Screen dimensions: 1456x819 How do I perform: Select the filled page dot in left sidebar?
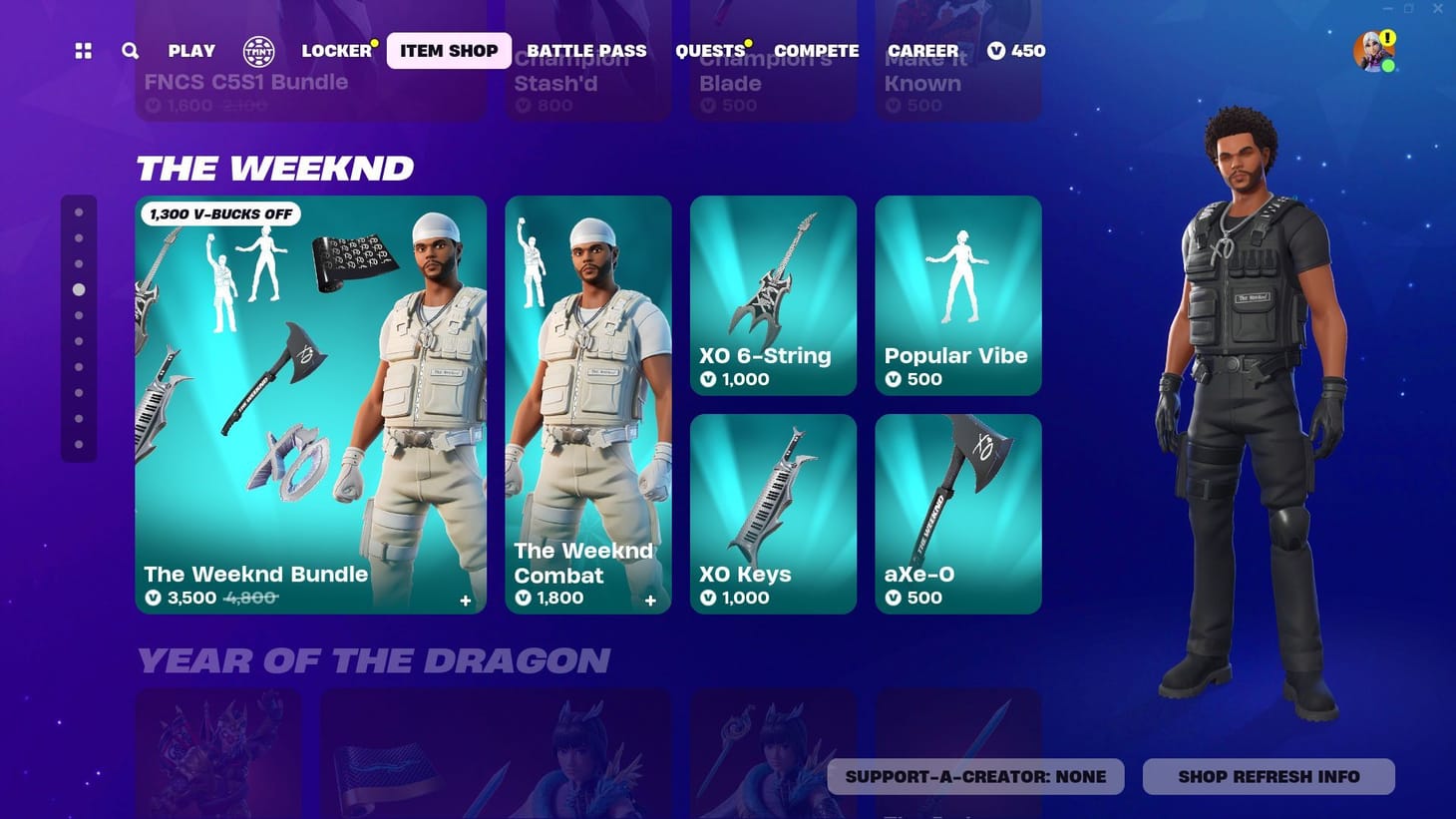click(x=80, y=289)
